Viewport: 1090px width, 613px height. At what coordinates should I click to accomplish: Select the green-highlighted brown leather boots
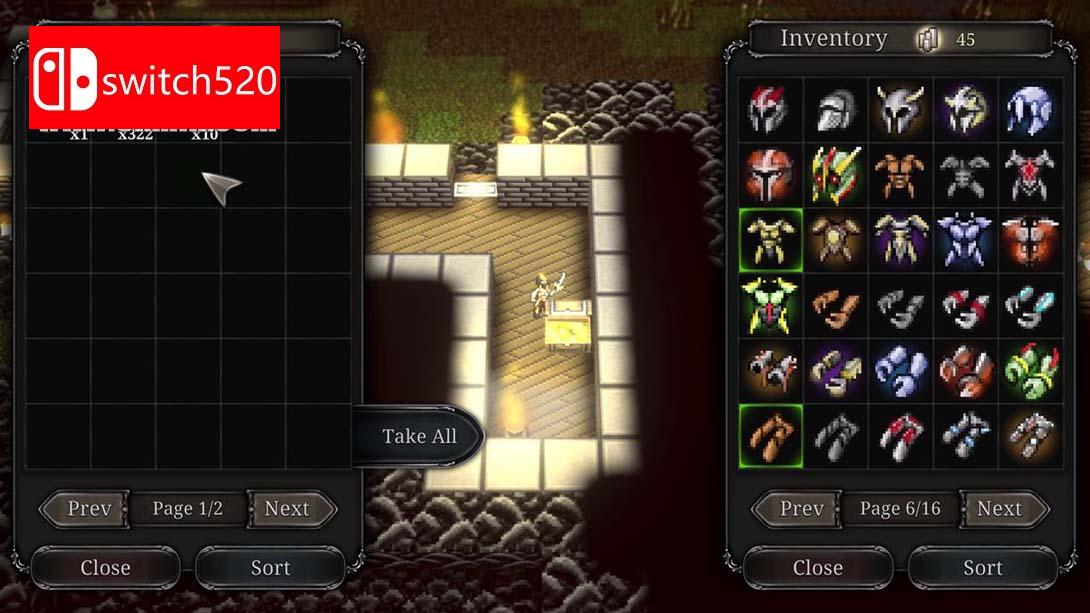[771, 435]
